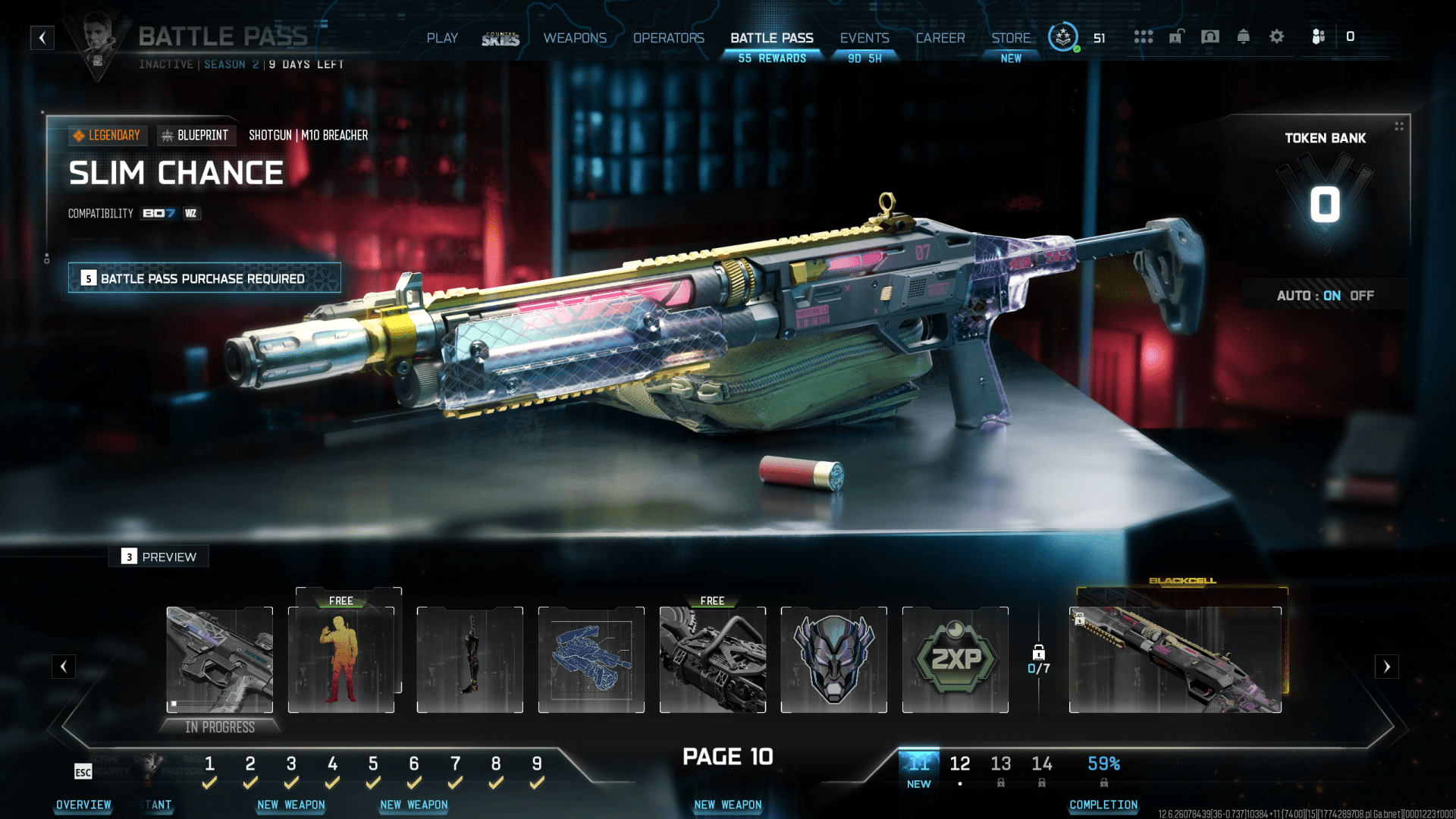Jump to battle pass page 12
Screen dimensions: 1456x819
click(959, 764)
